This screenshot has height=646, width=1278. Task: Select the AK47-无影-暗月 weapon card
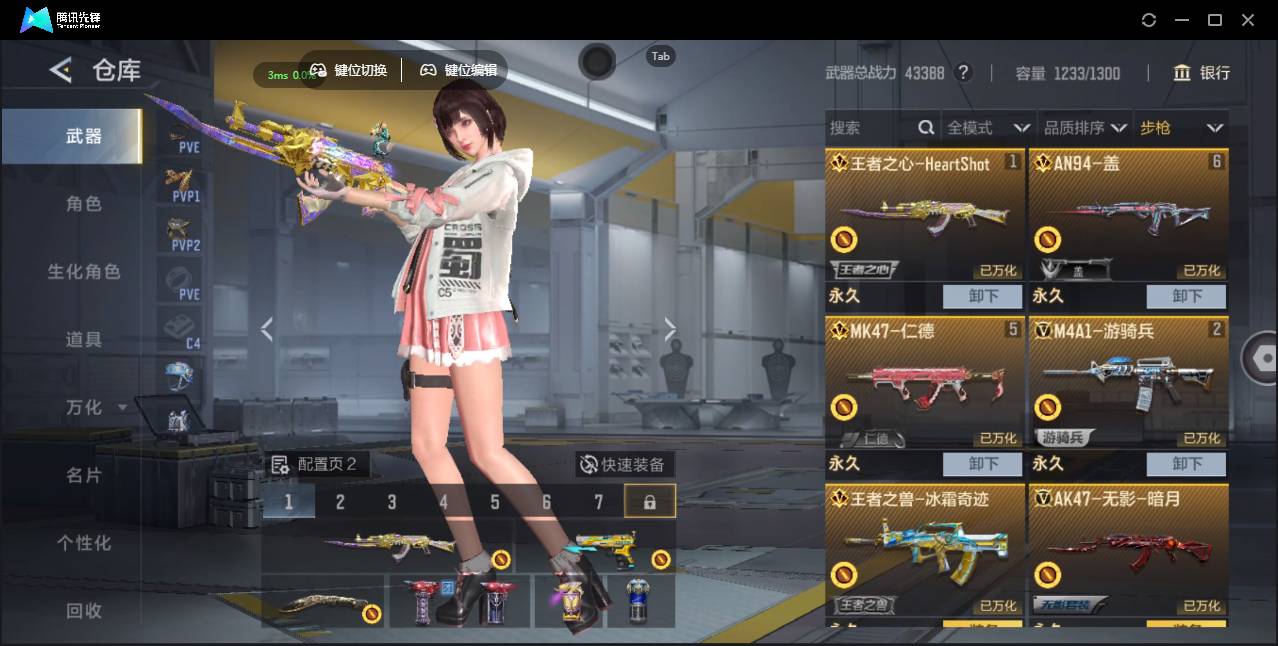(1128, 550)
